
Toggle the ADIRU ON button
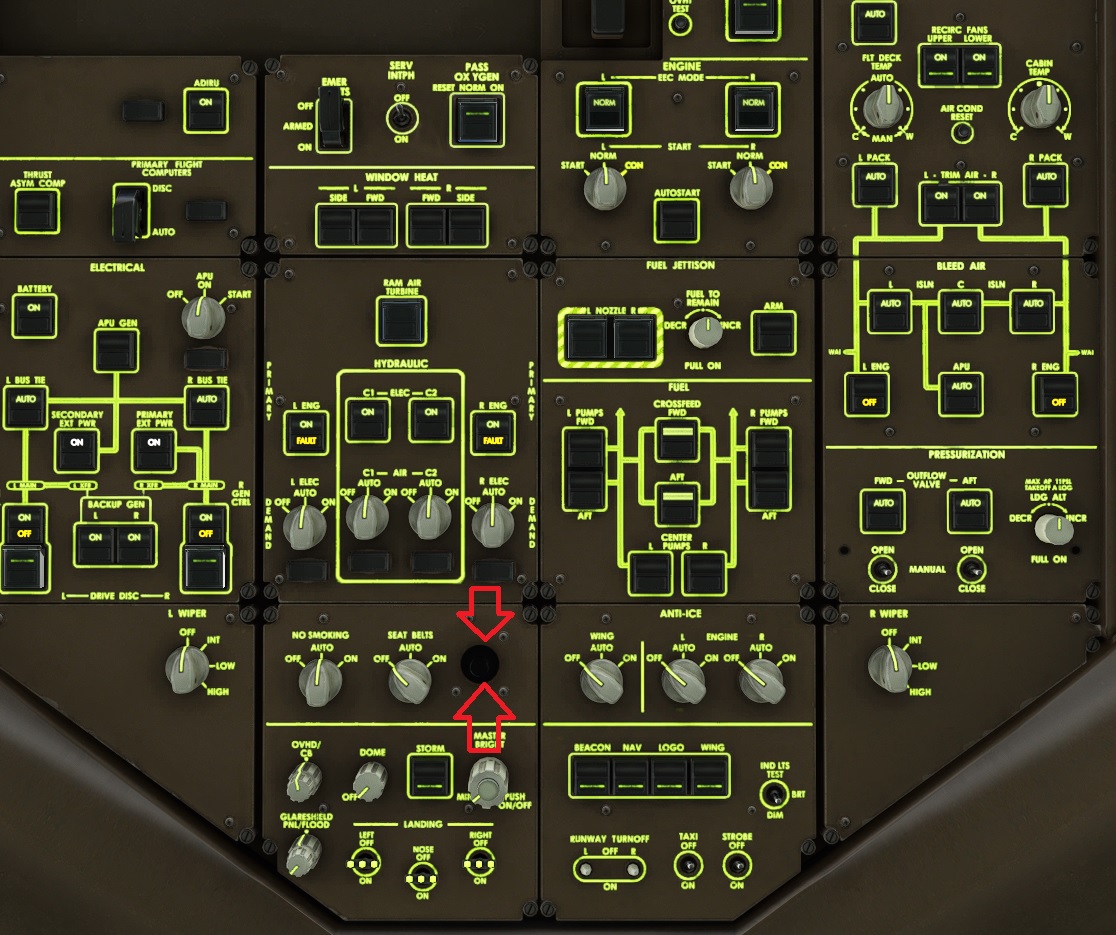(206, 110)
